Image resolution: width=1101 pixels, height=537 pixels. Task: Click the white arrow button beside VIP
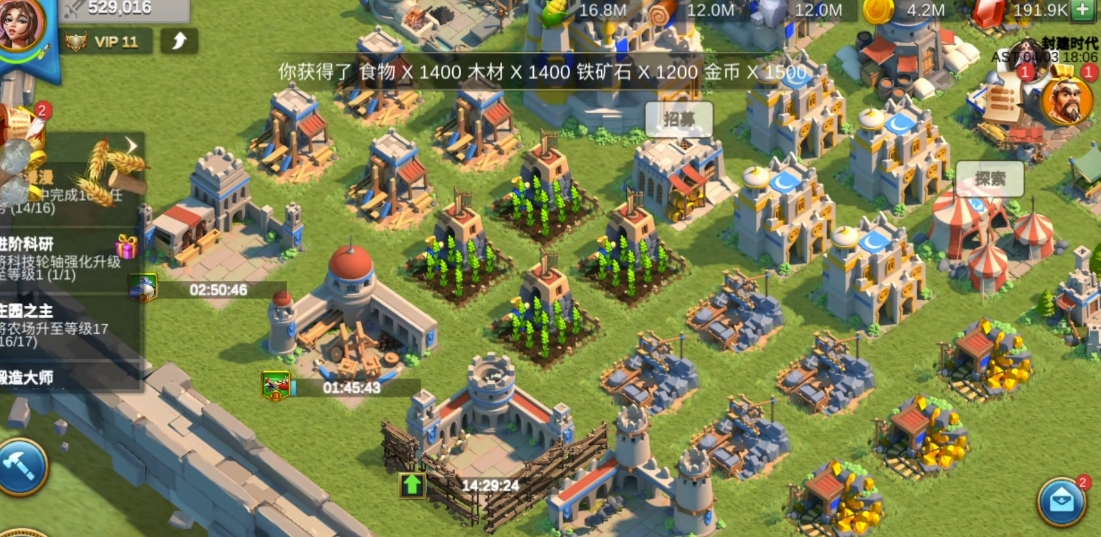(178, 41)
